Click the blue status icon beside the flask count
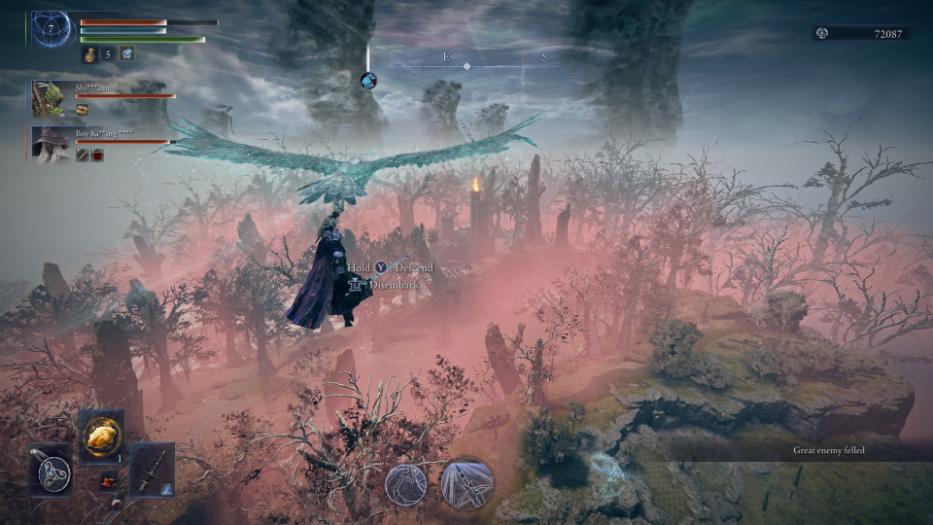The height and width of the screenshot is (525, 933). 127,54
